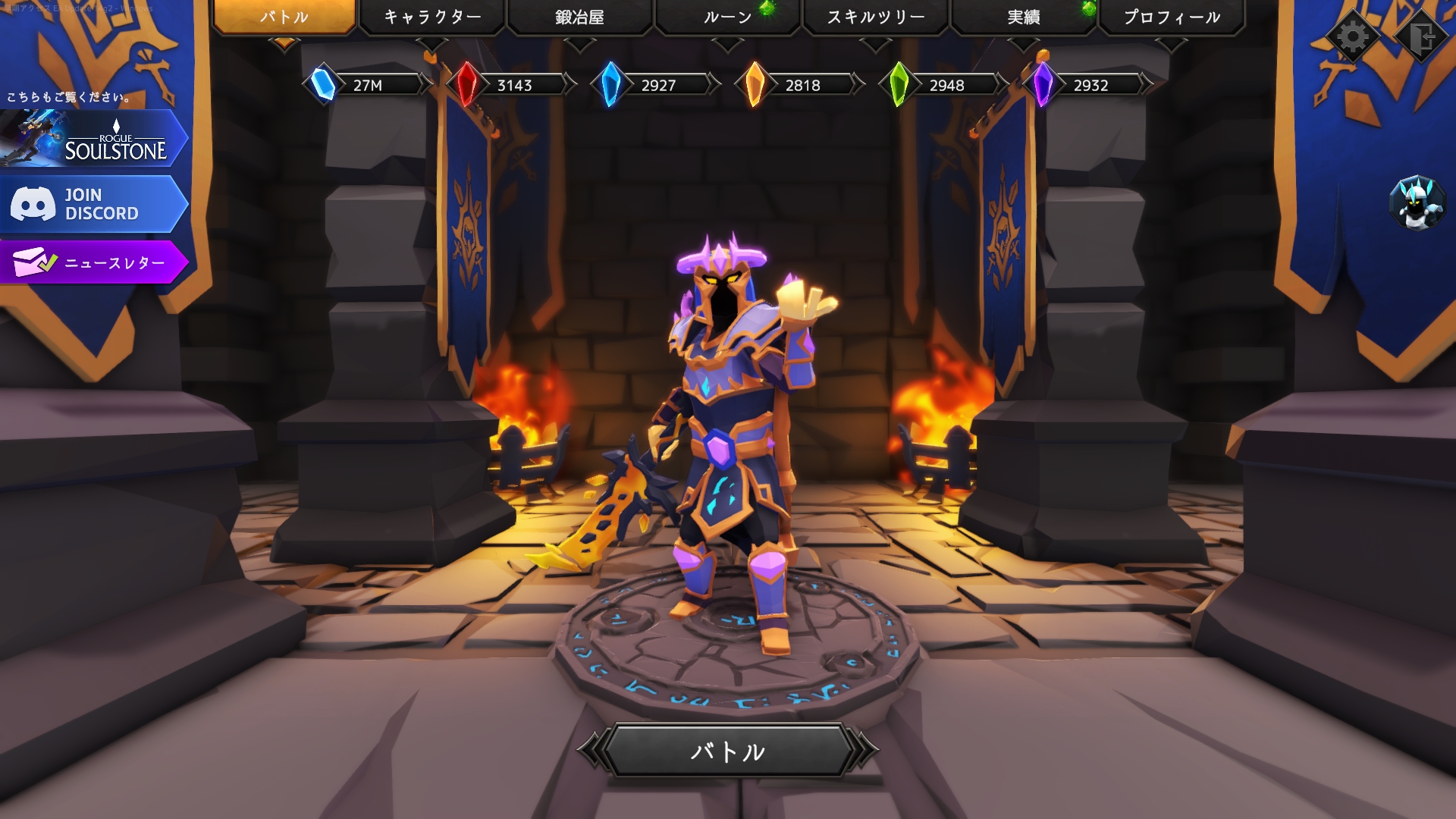
Task: Show the スキルツリー skill tree tab
Action: (x=875, y=17)
